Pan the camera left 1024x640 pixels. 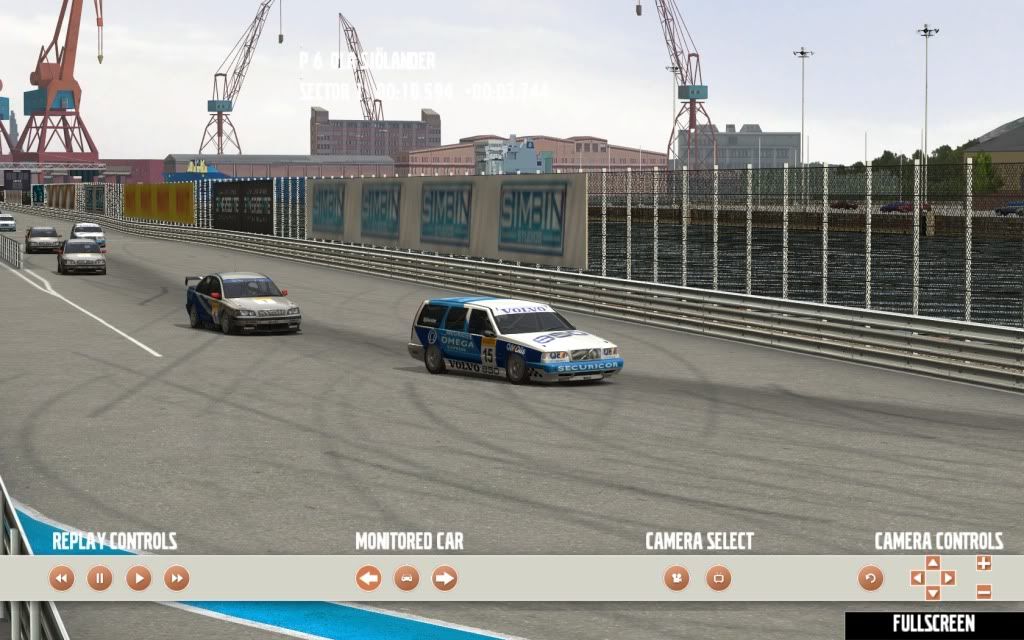(917, 578)
